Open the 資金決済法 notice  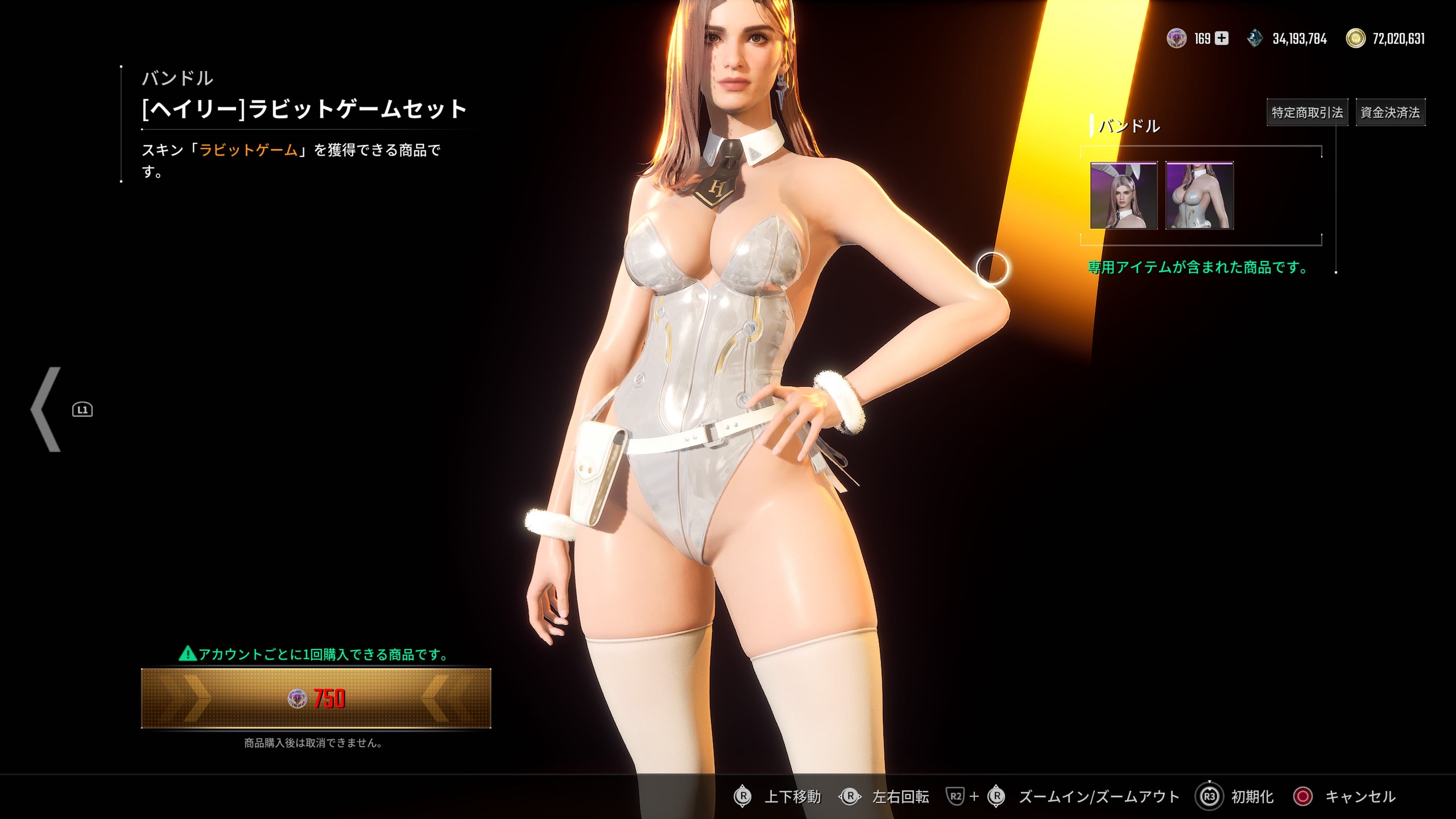[1390, 113]
